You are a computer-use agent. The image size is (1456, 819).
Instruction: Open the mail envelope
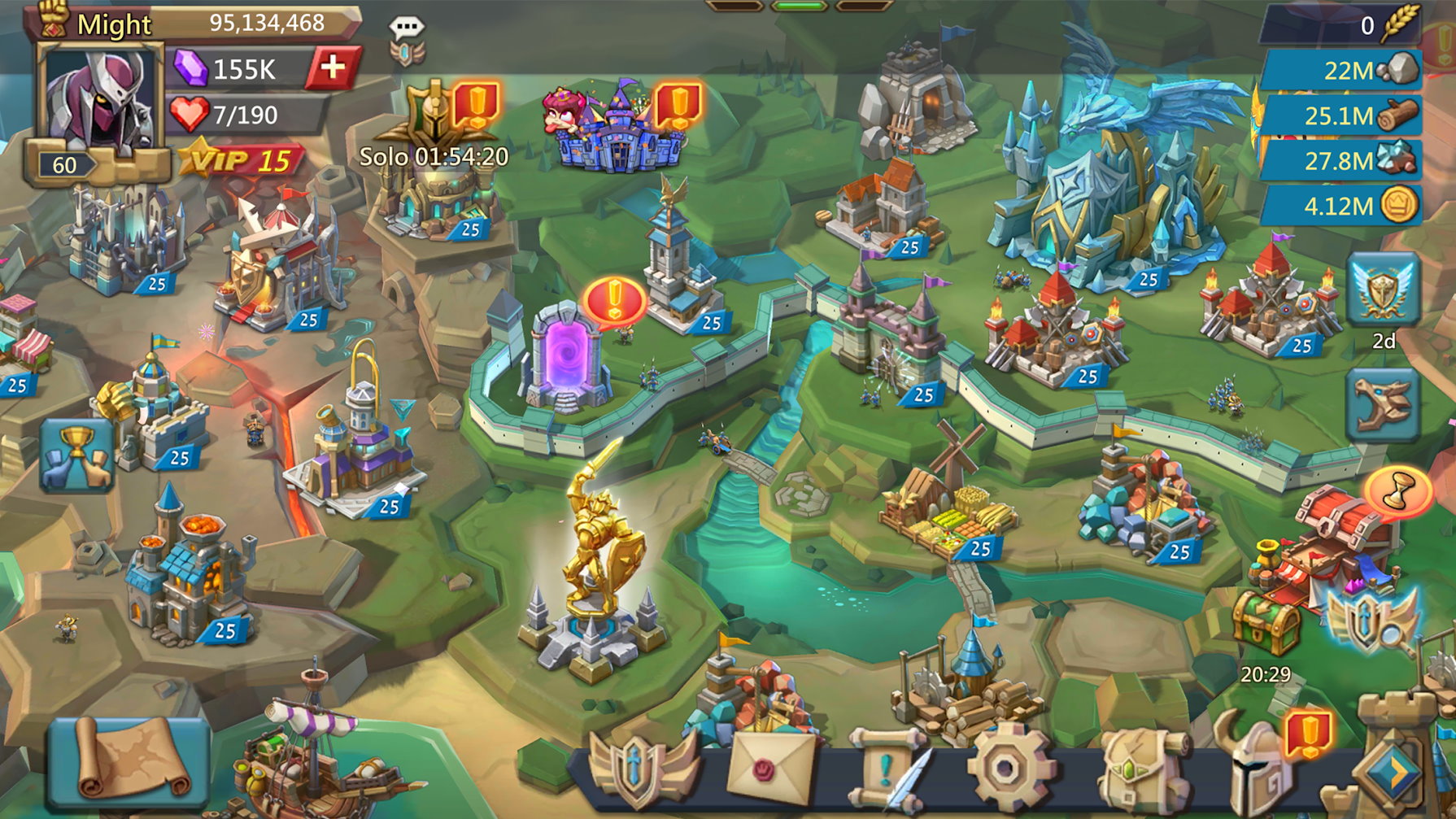click(x=770, y=769)
